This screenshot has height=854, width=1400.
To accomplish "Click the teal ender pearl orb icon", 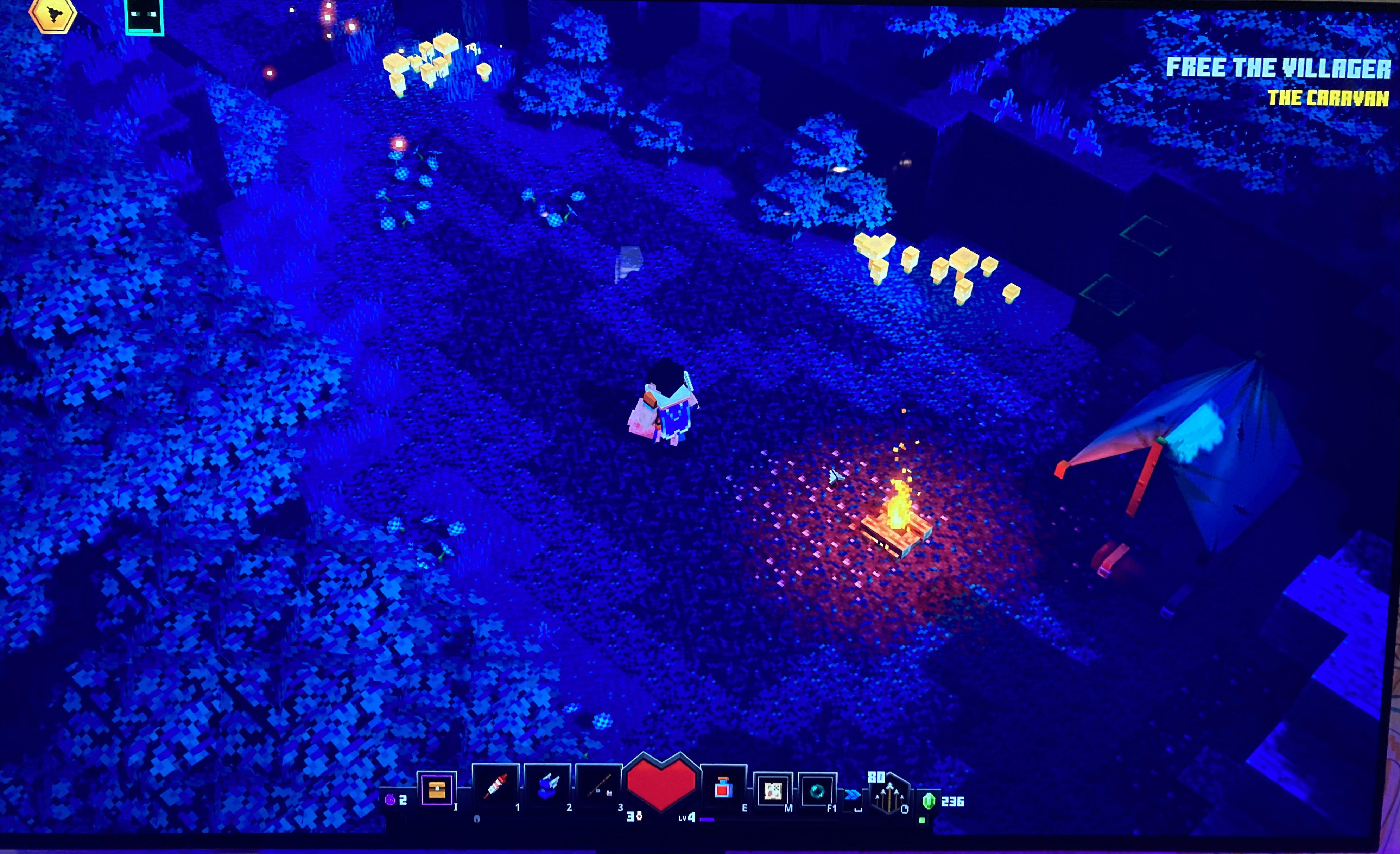I will point(817,790).
